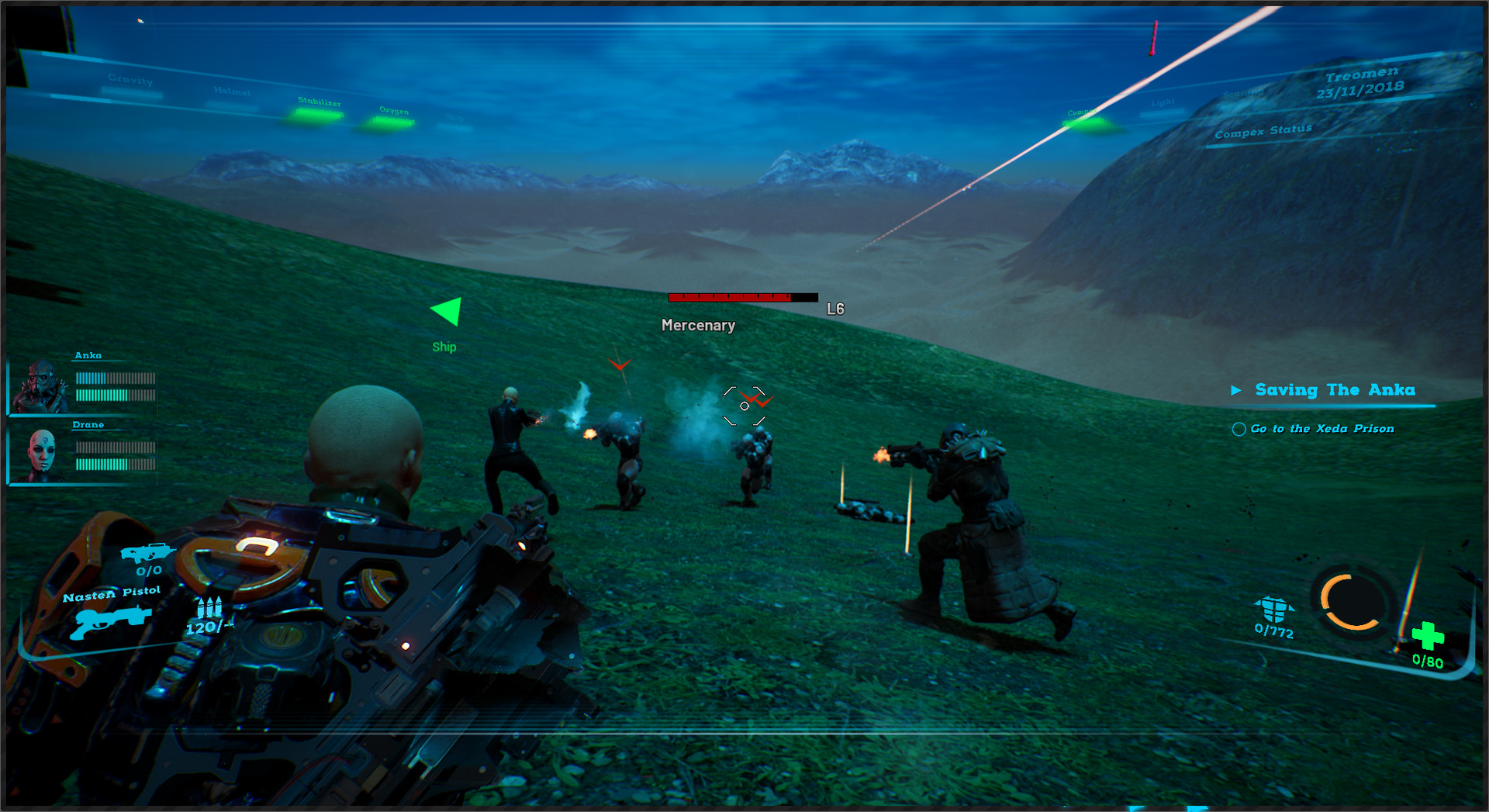Viewport: 1489px width, 812px height.
Task: Click the green Ship waypoint arrow
Action: click(447, 312)
